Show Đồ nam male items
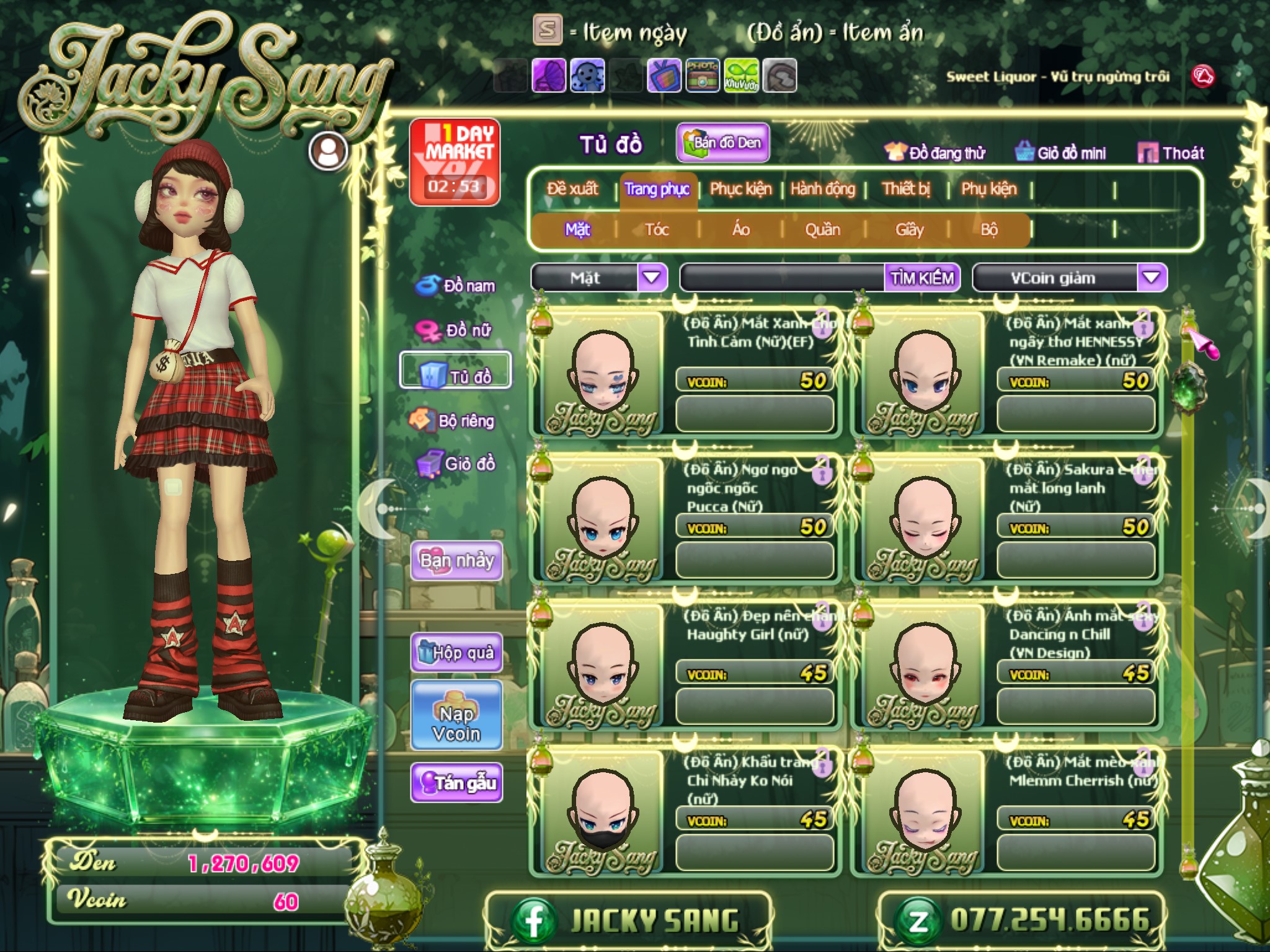The width and height of the screenshot is (1270, 952). coord(456,286)
